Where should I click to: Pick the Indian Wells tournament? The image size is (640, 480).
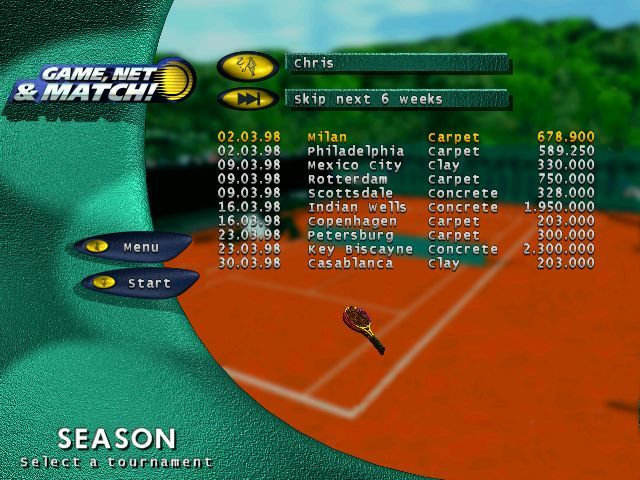(405, 207)
